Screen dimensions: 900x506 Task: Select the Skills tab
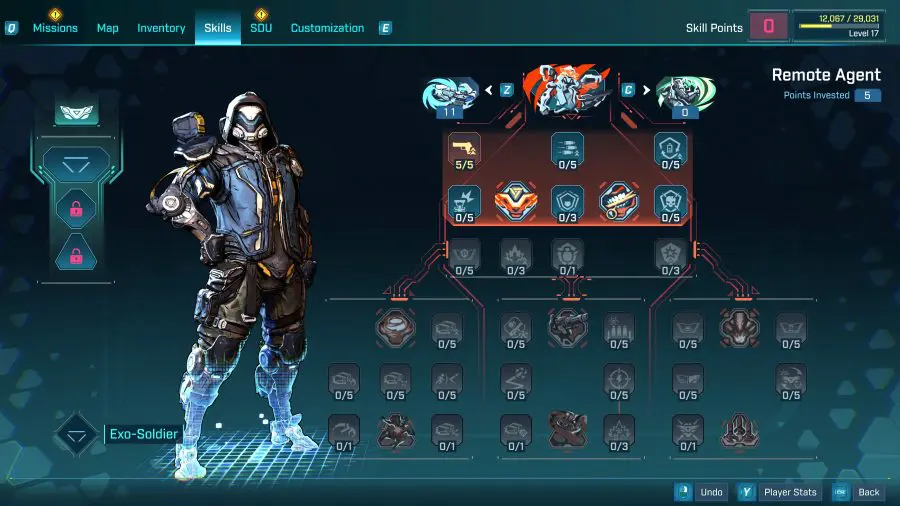point(218,28)
